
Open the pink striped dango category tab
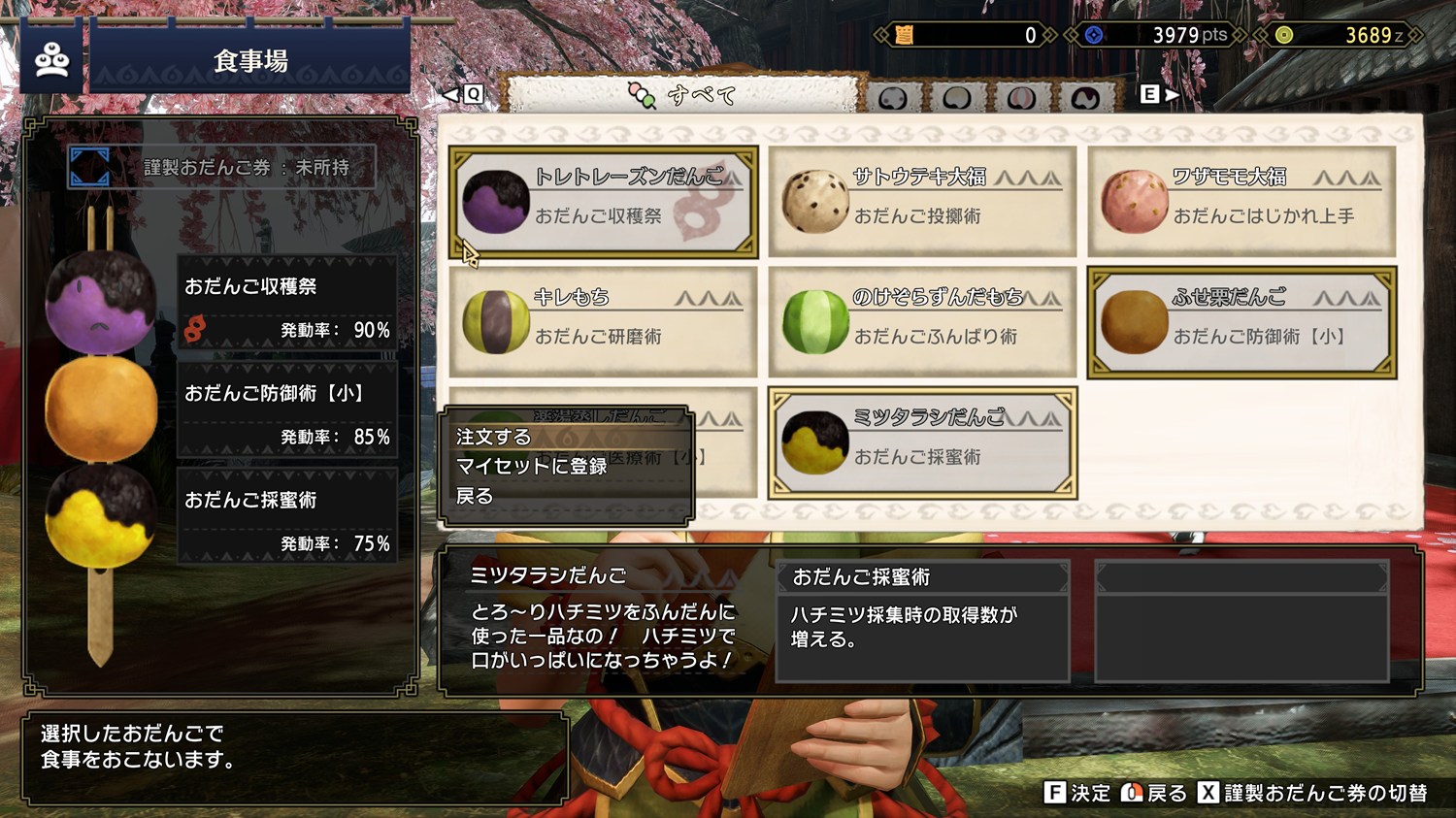coord(1020,97)
